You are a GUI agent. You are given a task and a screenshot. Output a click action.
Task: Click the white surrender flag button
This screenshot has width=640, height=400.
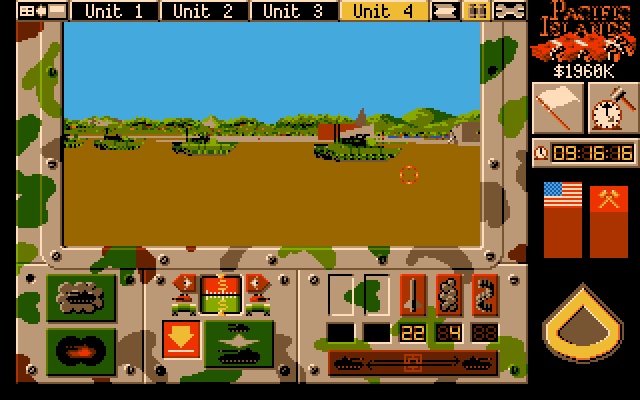[x=557, y=107]
